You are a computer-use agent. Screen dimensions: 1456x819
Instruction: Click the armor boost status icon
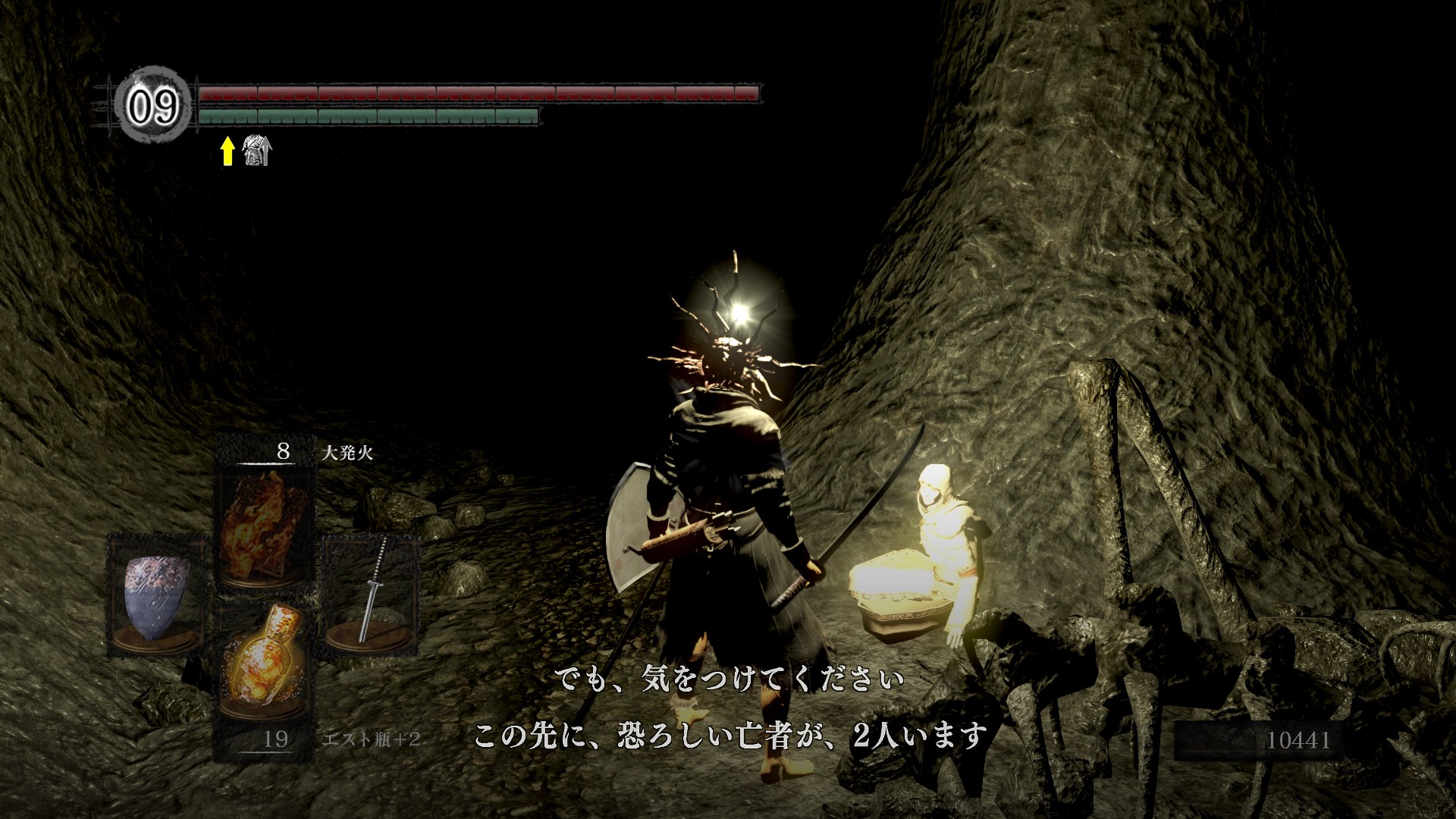[x=256, y=152]
